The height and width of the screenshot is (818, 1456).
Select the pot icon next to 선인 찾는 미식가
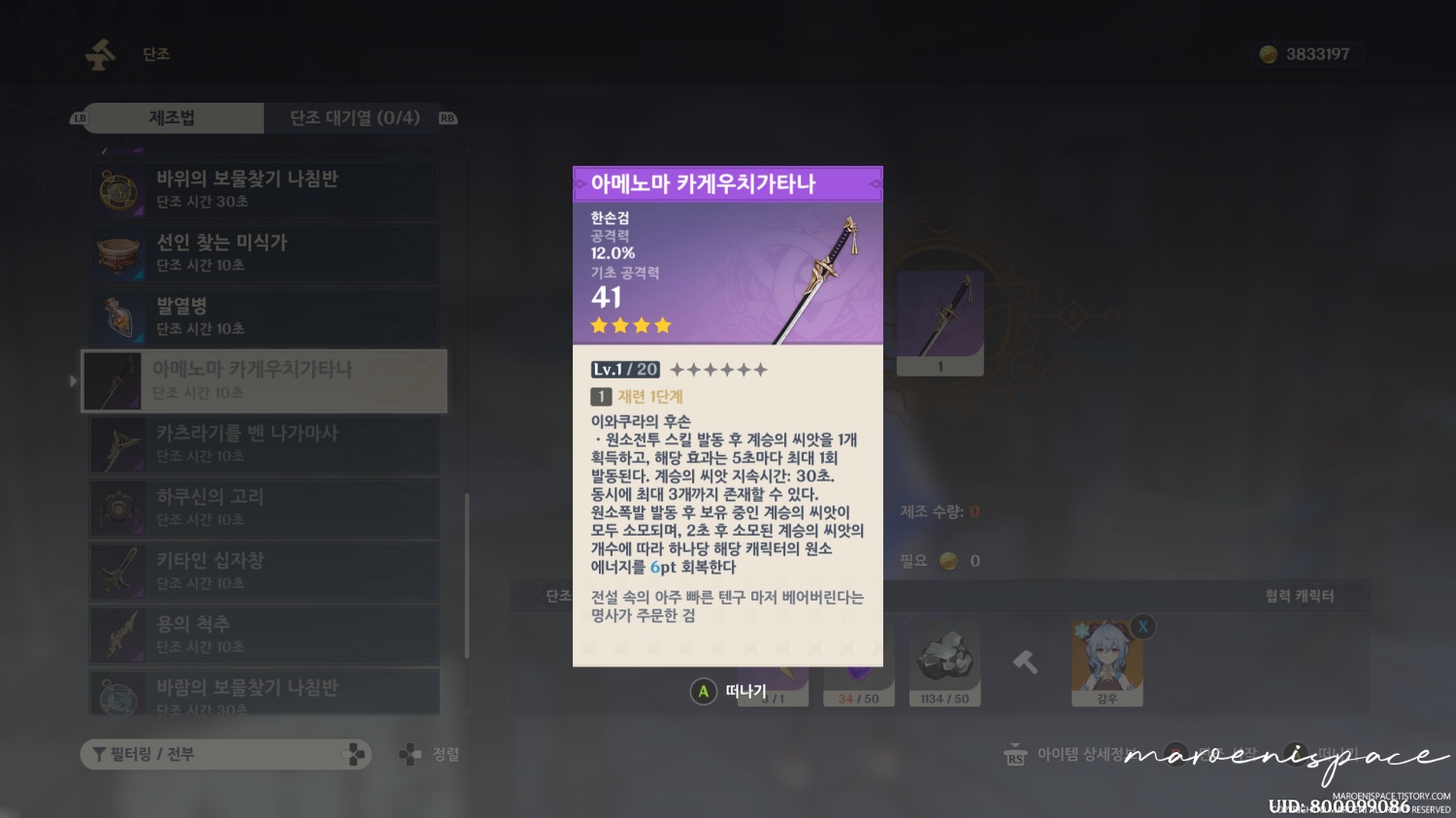tap(117, 253)
